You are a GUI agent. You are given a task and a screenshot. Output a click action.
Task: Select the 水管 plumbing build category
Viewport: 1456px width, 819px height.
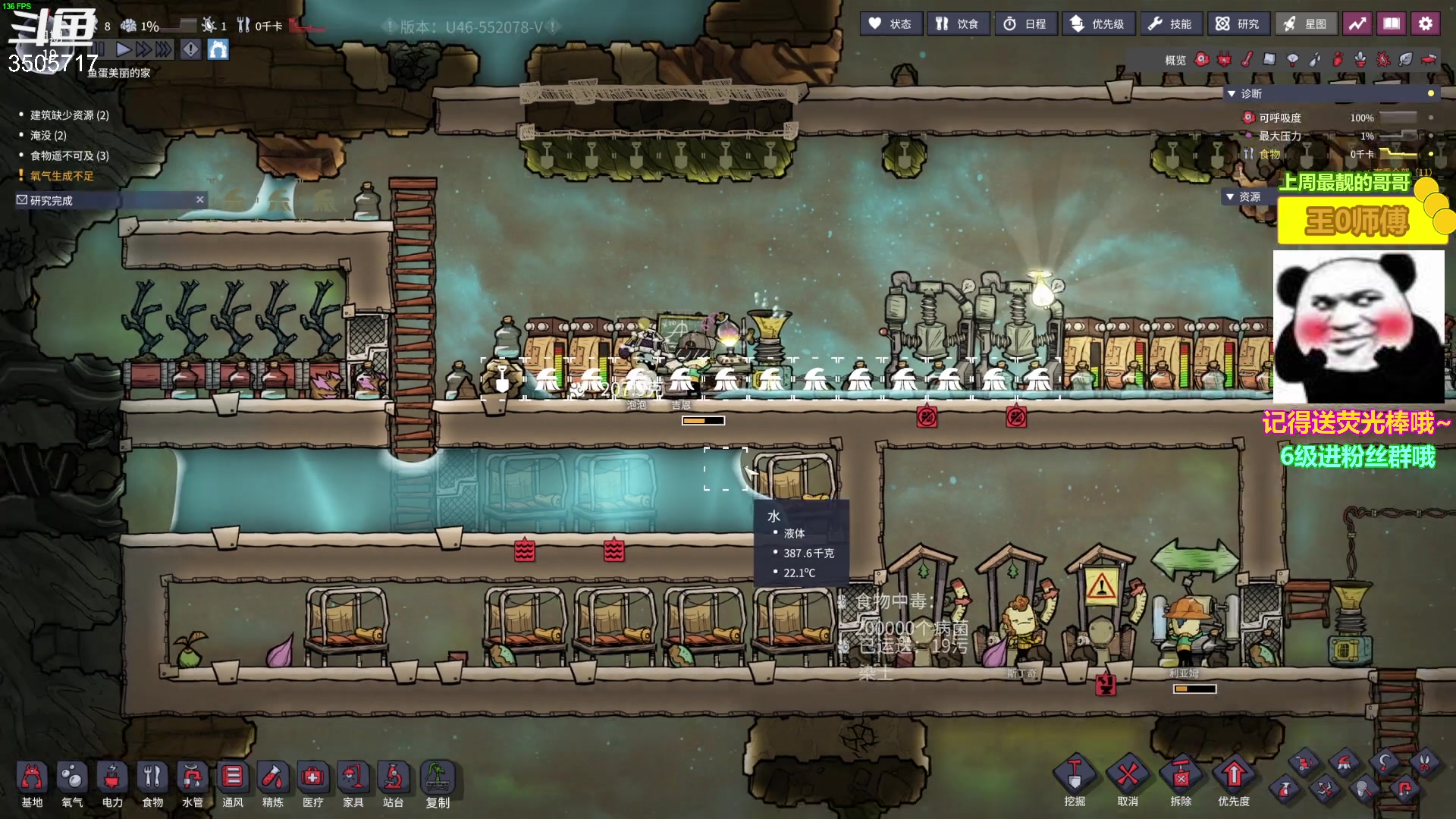(193, 785)
